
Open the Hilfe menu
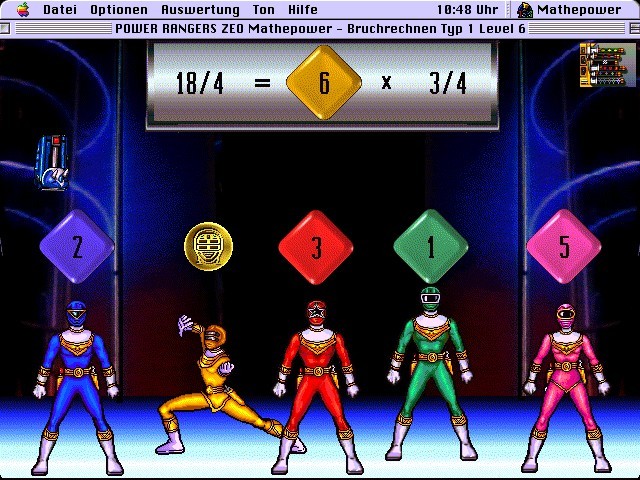302,9
